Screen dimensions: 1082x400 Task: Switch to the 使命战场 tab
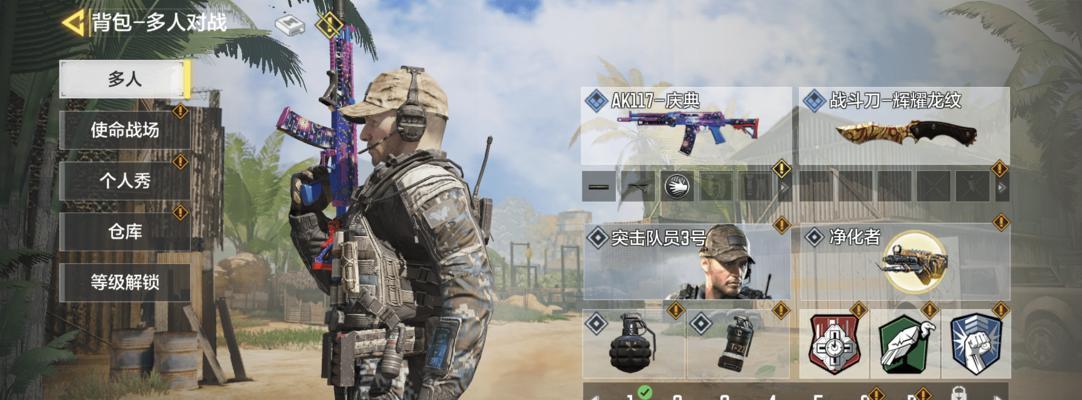click(124, 130)
